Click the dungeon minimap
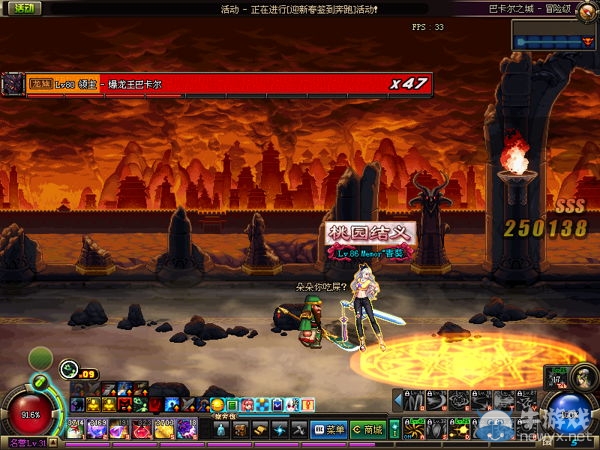 [555, 37]
